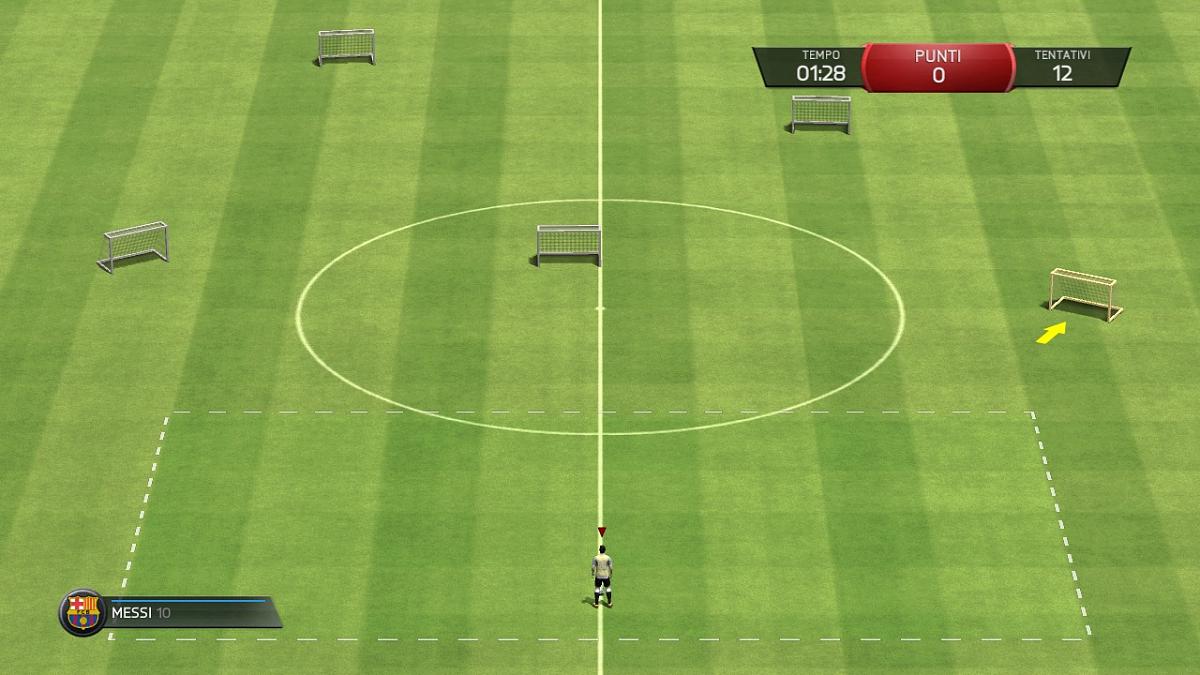1200x675 pixels.
Task: Select the Messi player name plate
Action: [190, 613]
